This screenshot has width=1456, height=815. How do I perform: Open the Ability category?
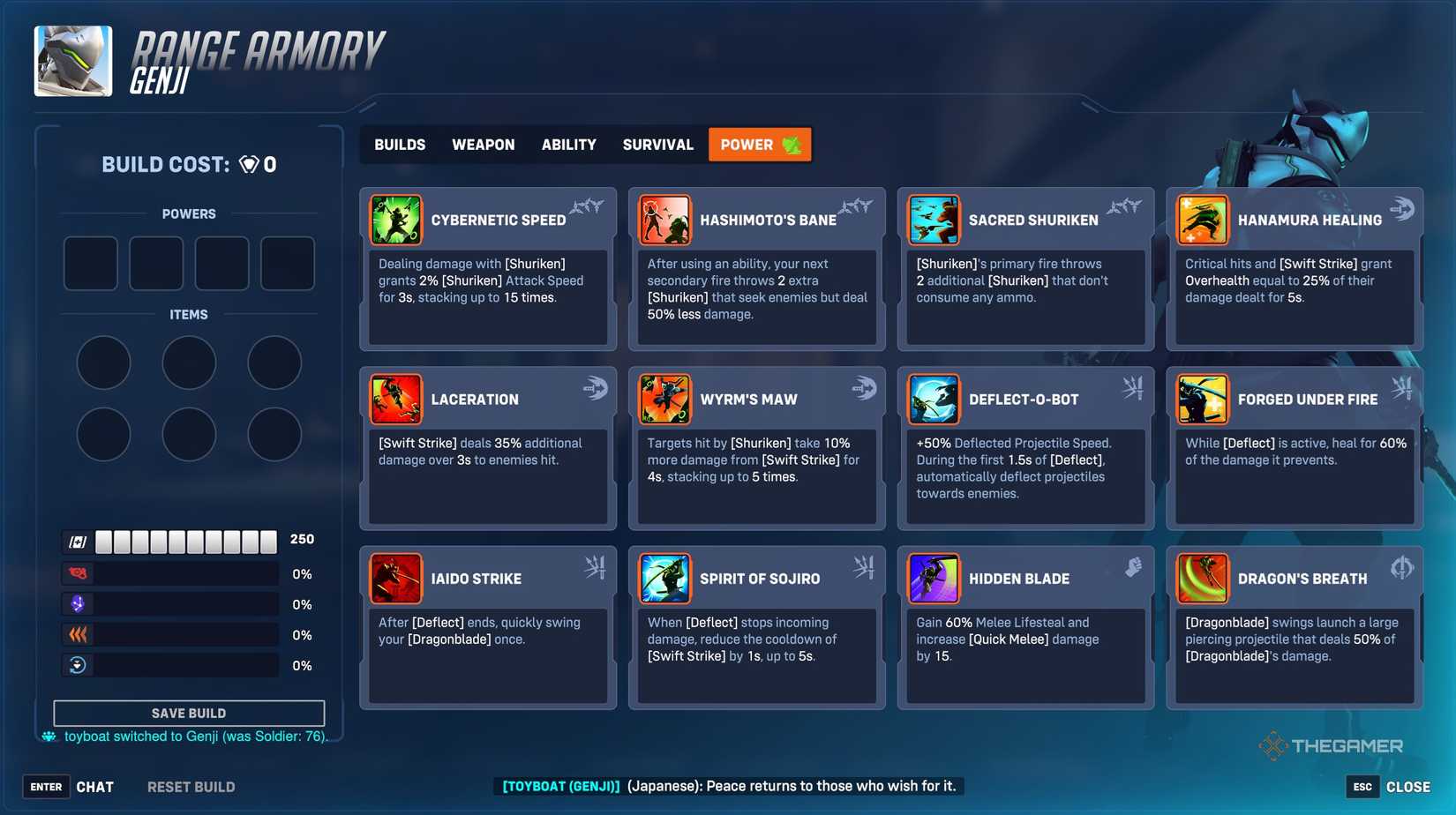pyautogui.click(x=569, y=144)
